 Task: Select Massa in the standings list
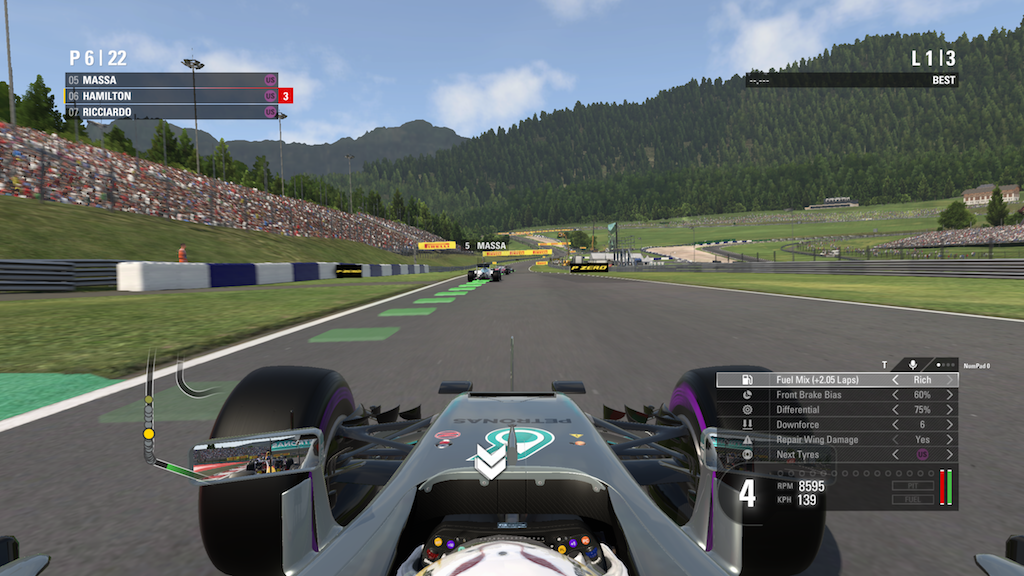170,80
